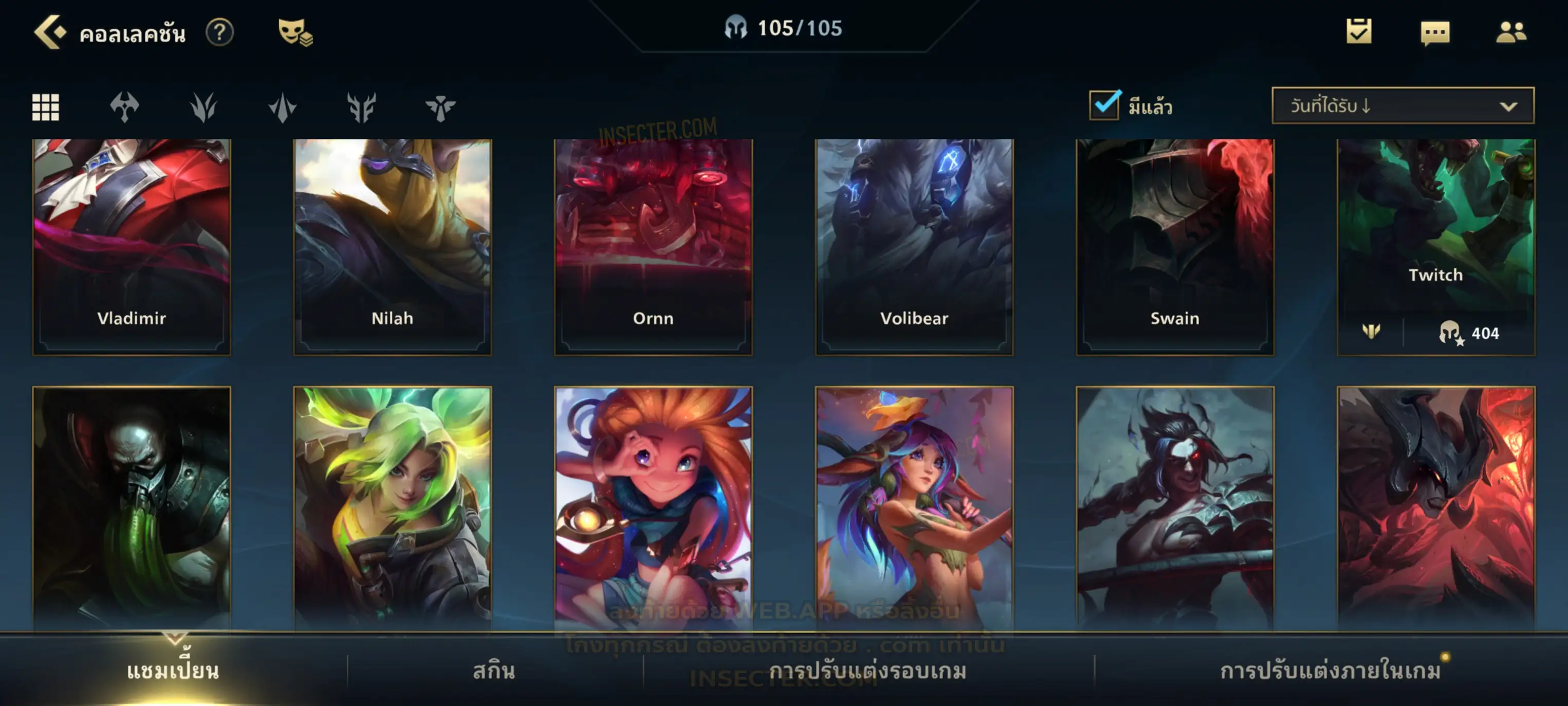This screenshot has height=706, width=1568.
Task: Open the checklist missions icon
Action: [x=1358, y=32]
